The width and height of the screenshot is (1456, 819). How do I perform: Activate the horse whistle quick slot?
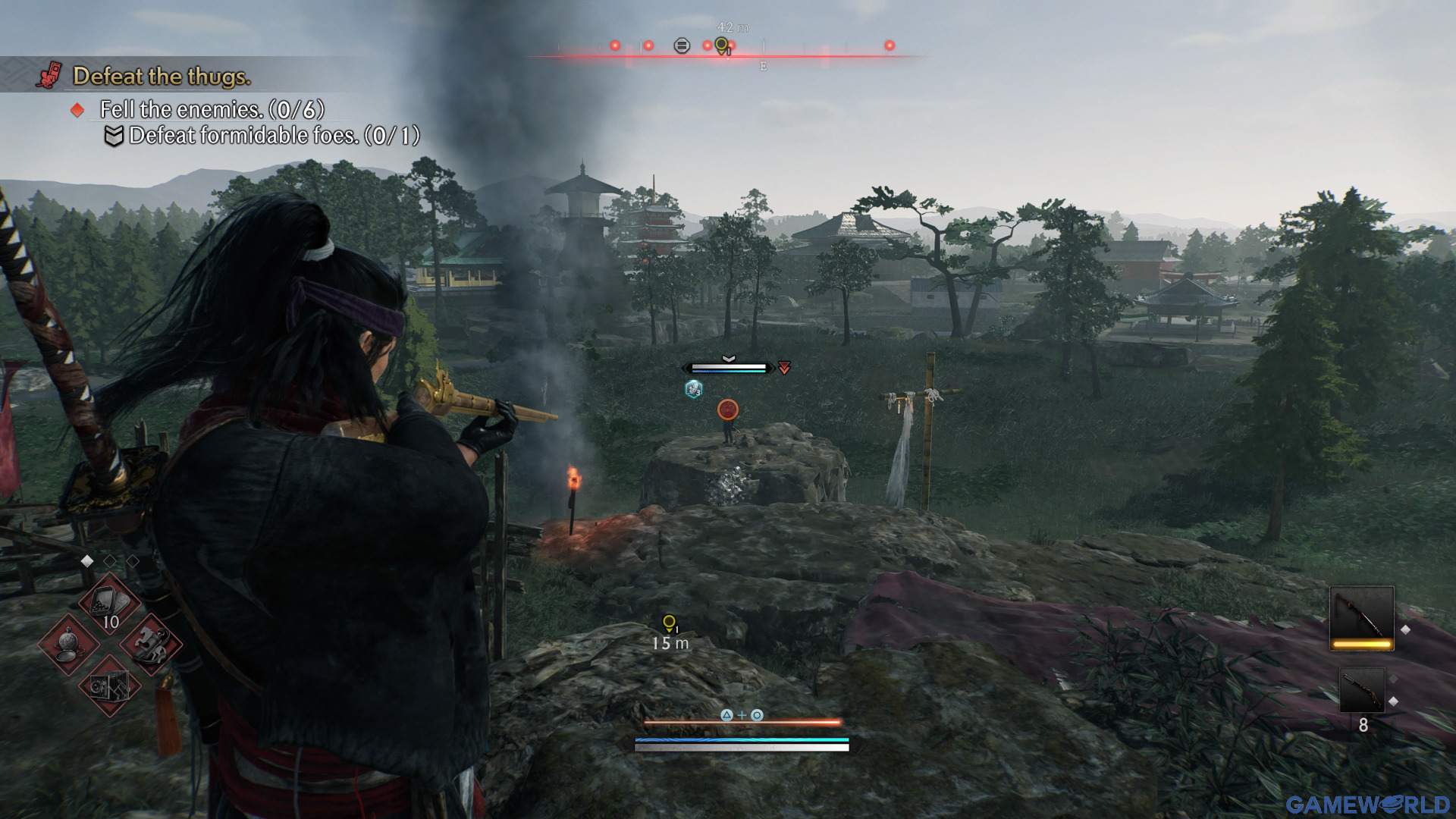(x=151, y=645)
